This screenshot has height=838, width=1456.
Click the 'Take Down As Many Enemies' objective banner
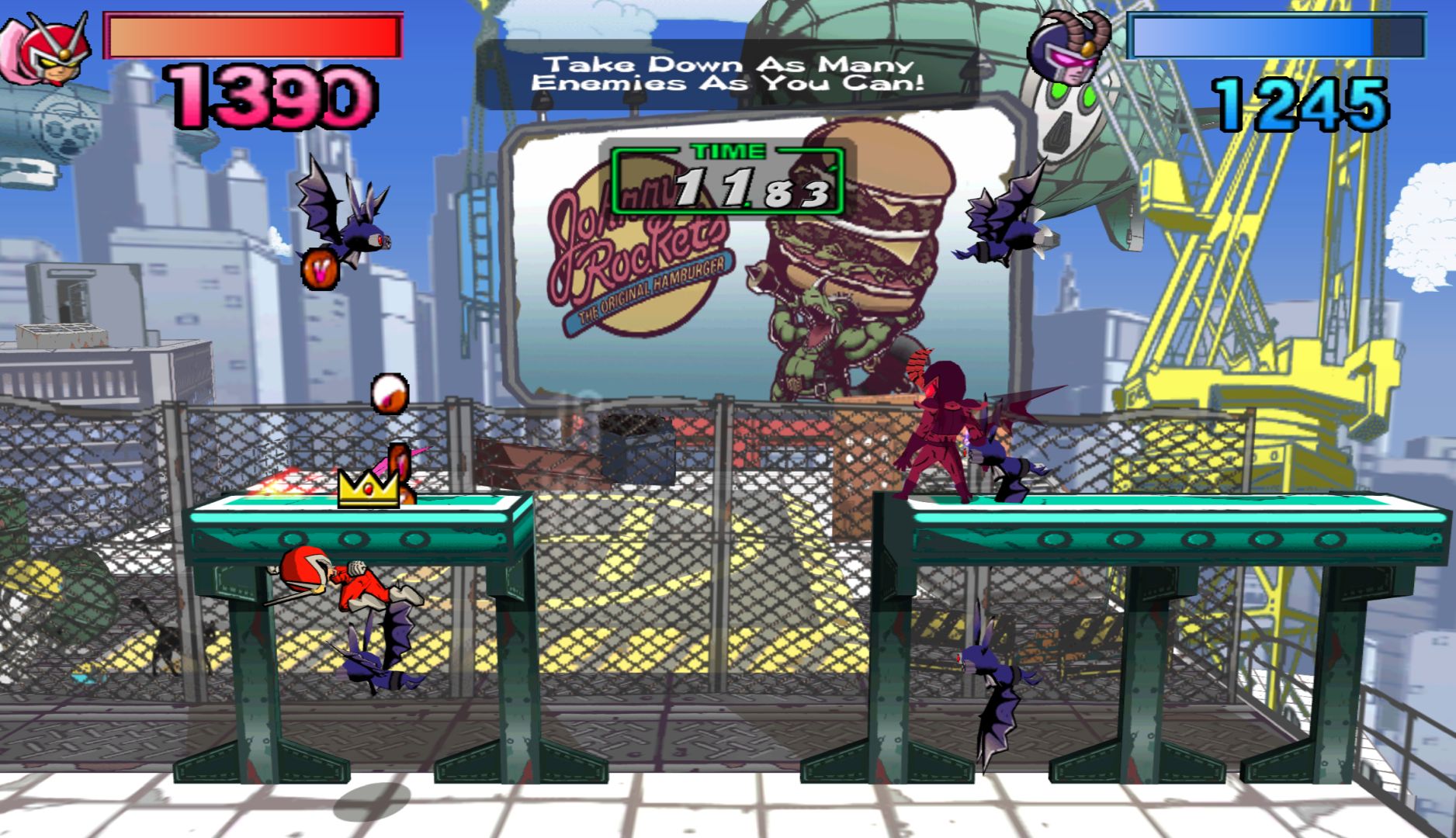tap(726, 74)
